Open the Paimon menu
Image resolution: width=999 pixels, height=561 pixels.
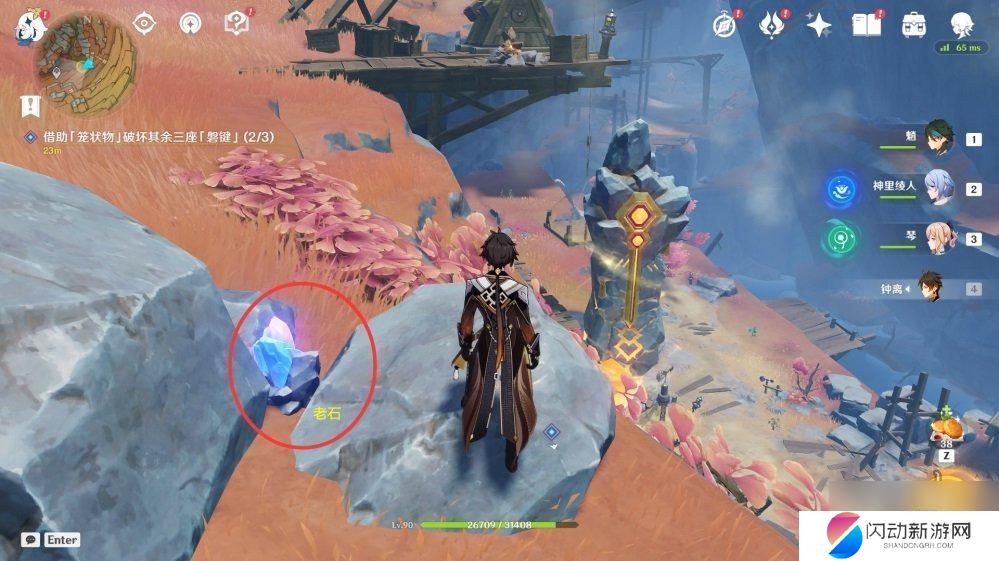pos(27,24)
